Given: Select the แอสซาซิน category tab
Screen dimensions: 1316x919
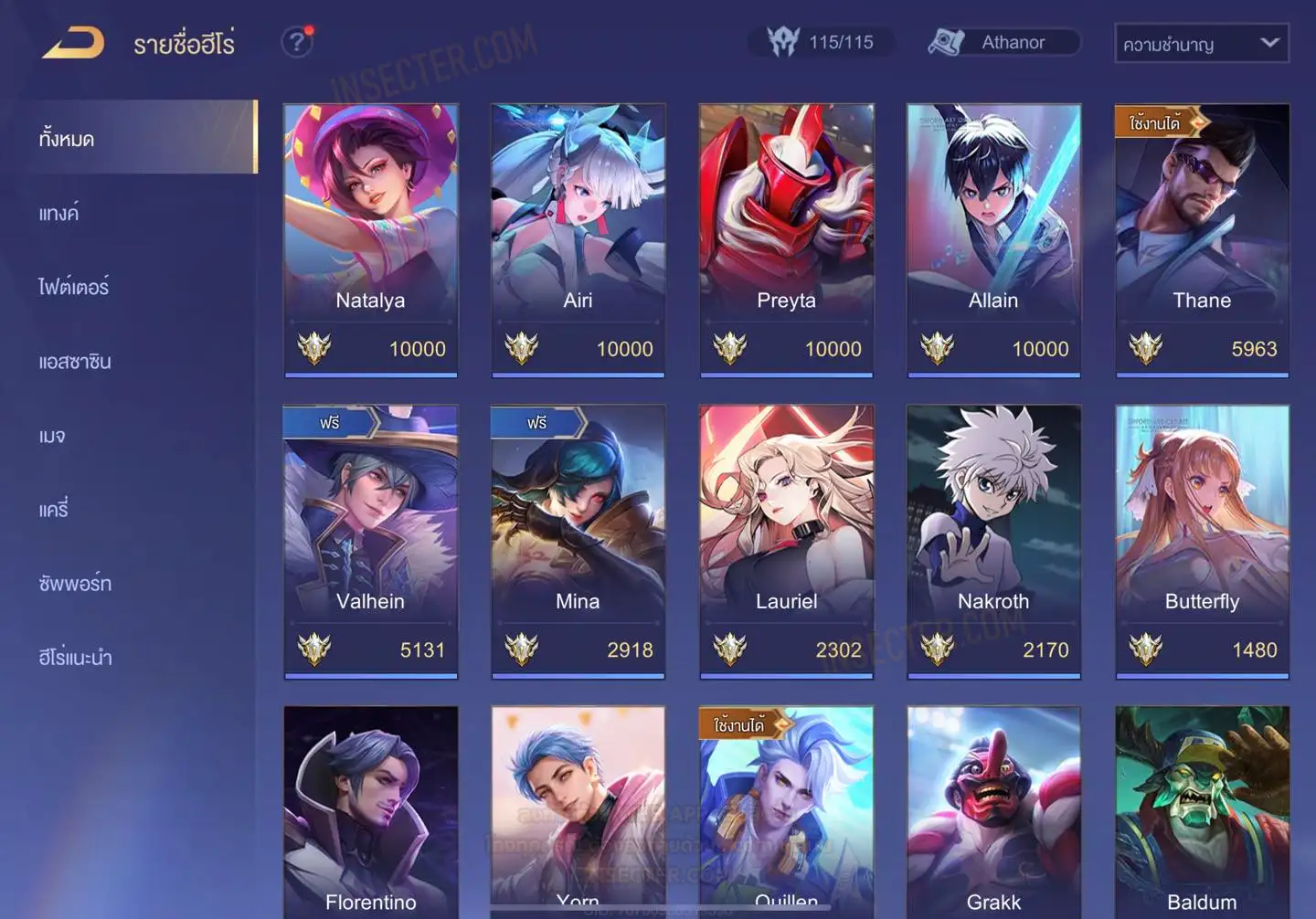Looking at the screenshot, I should tap(75, 362).
